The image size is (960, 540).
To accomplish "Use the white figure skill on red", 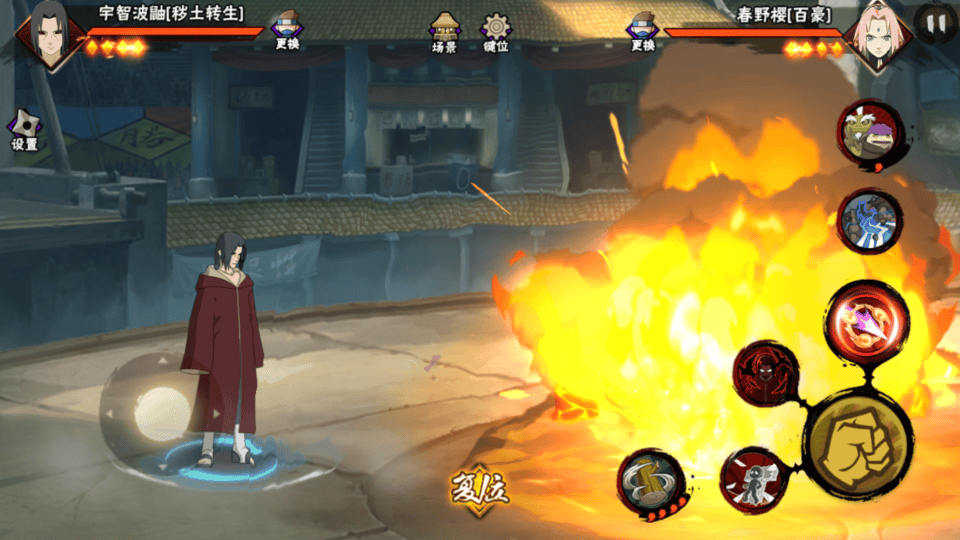I will [x=754, y=480].
